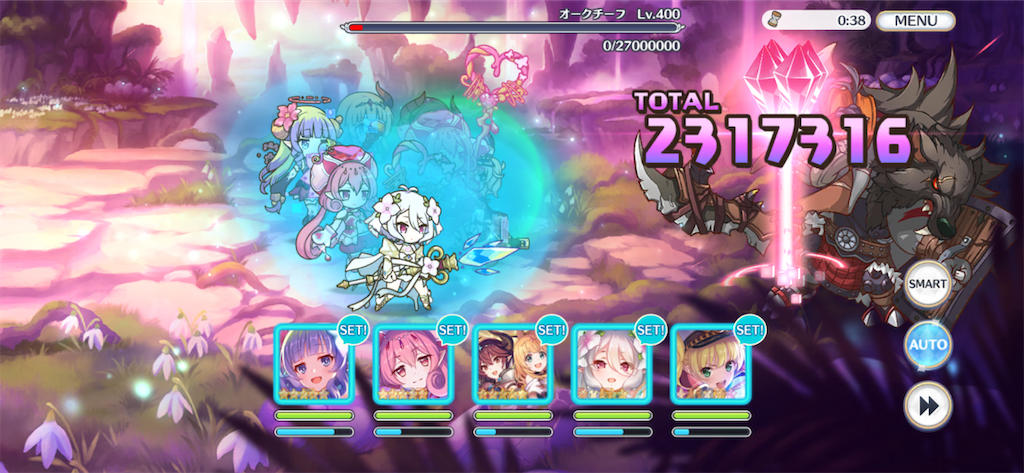Image resolution: width=1024 pixels, height=473 pixels.
Task: Toggle the SMART mode button
Action: click(x=926, y=285)
